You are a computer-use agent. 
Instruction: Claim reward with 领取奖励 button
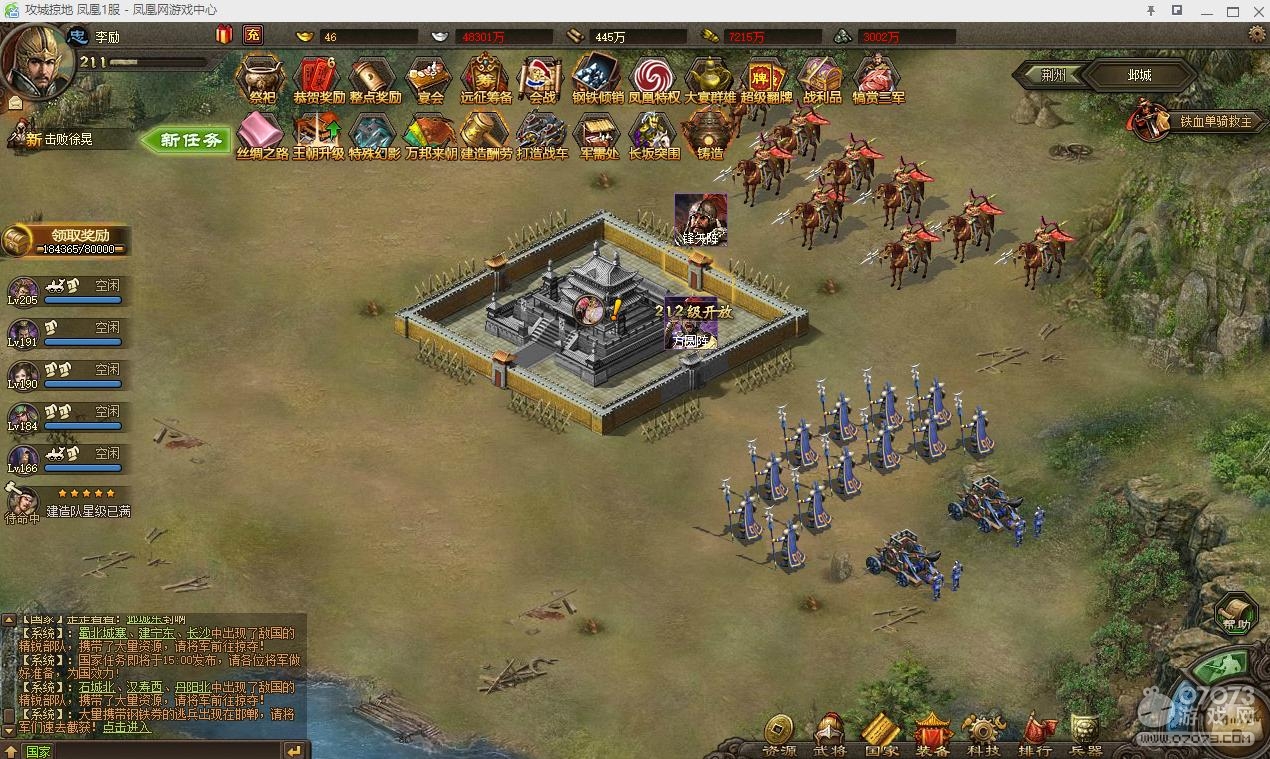coord(68,240)
